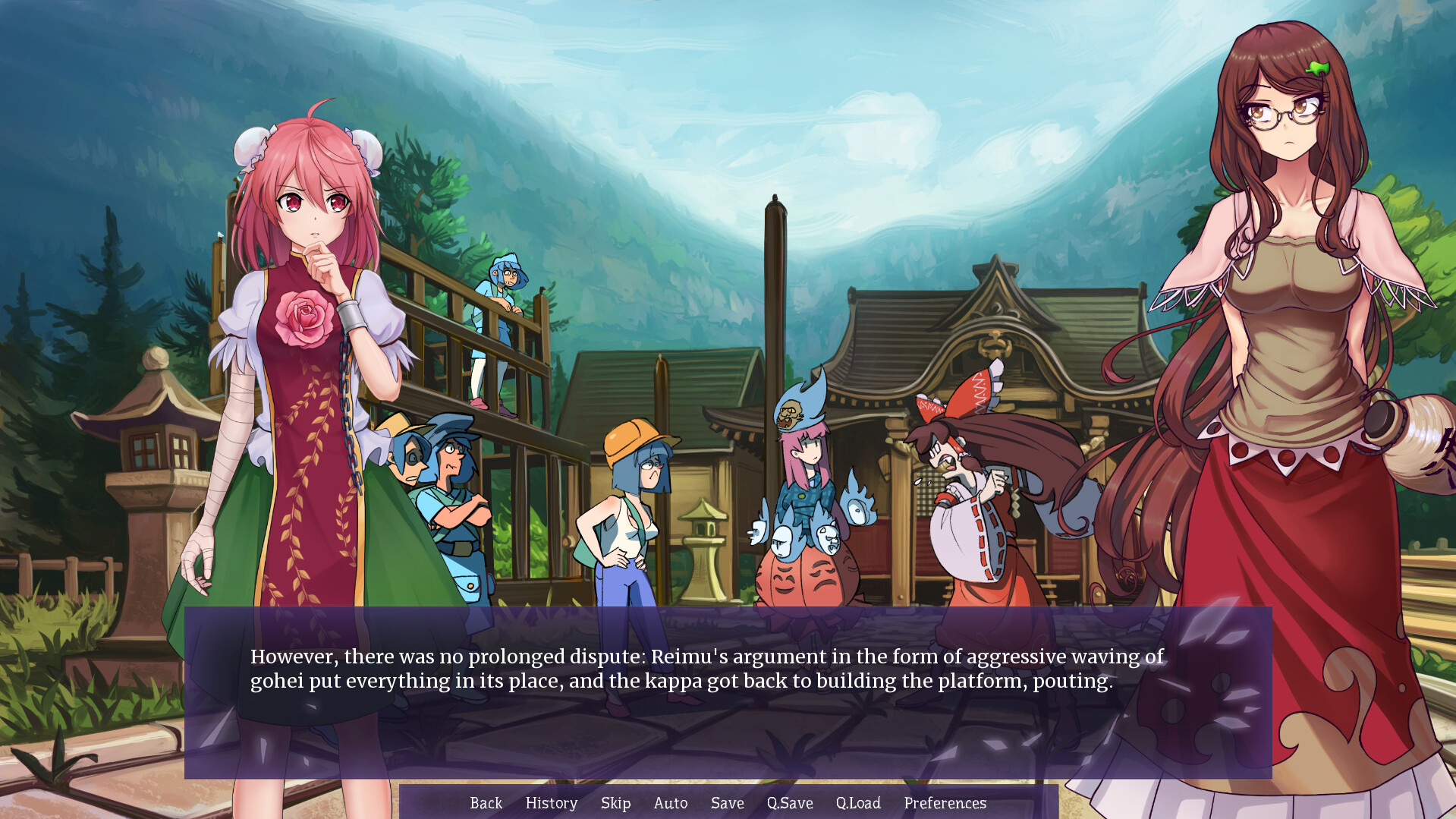
Task: Enable Skip mode
Action: click(x=616, y=803)
